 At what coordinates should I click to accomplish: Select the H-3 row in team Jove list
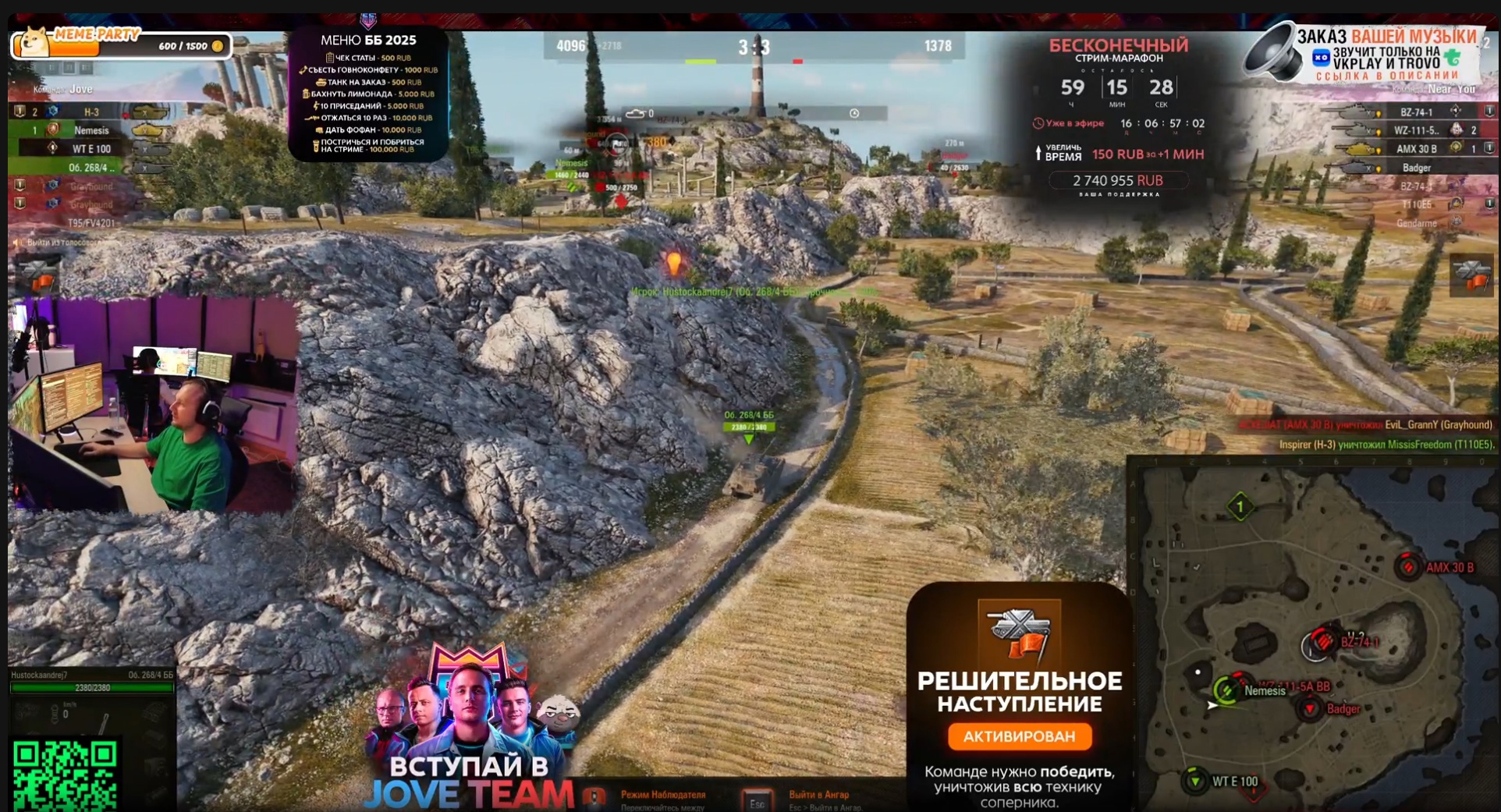point(91,112)
